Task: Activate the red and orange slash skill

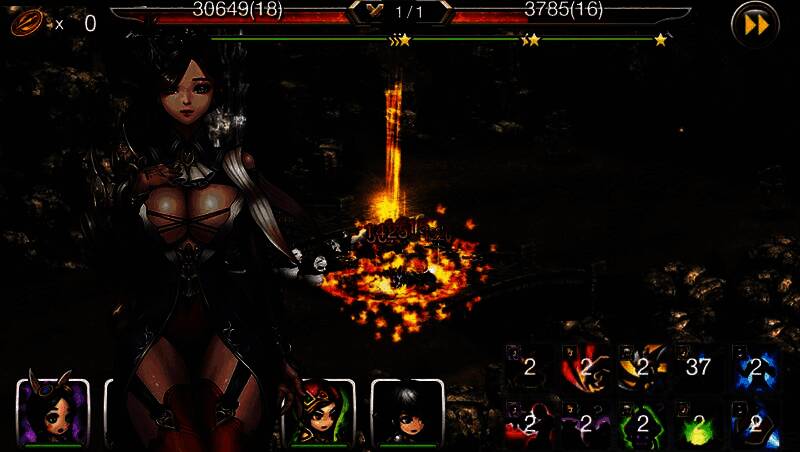Action: [x=585, y=367]
